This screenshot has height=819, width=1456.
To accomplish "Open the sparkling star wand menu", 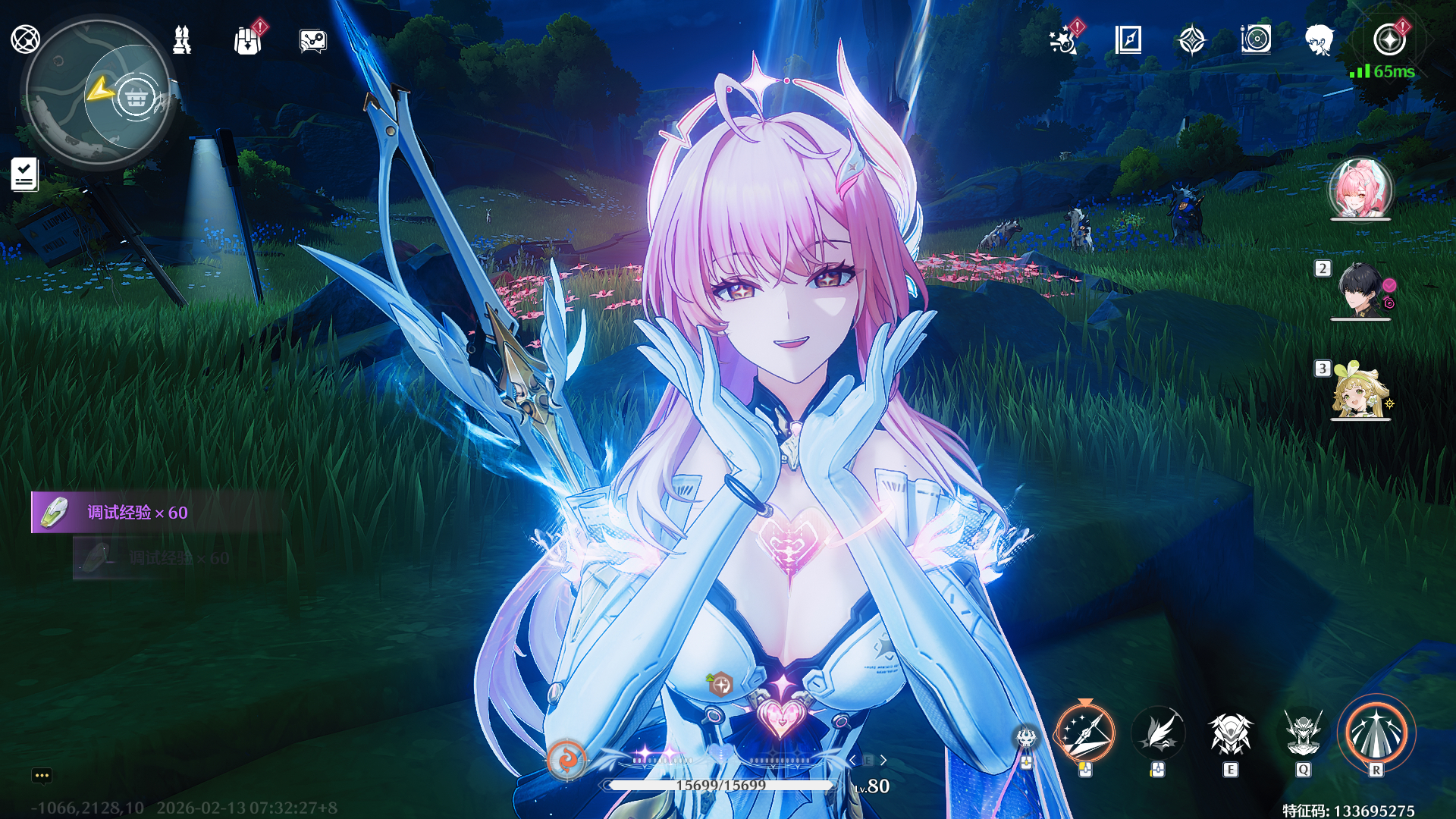I will click(x=1063, y=40).
